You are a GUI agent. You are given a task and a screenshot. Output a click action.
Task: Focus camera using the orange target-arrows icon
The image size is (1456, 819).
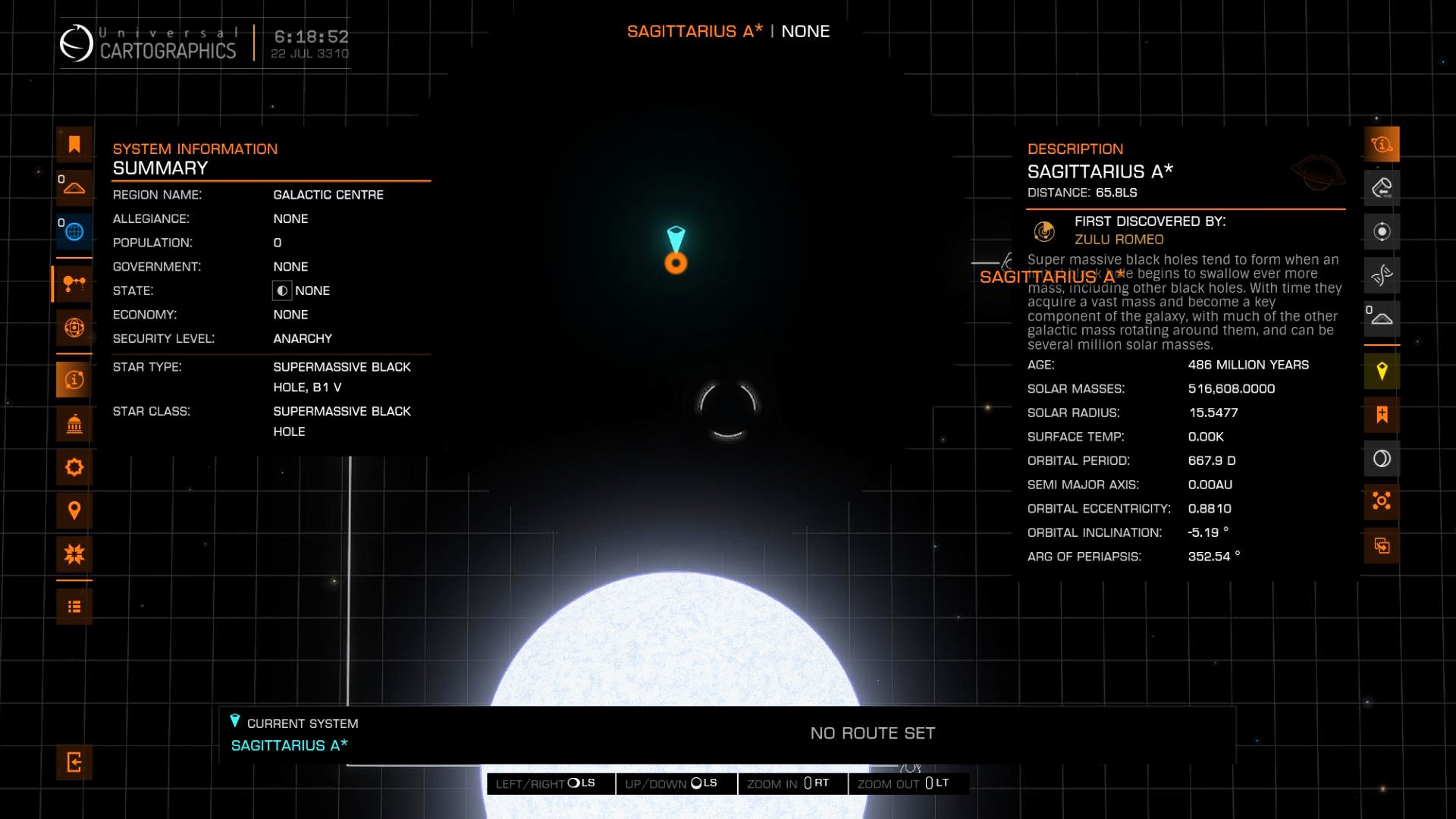(x=1382, y=501)
